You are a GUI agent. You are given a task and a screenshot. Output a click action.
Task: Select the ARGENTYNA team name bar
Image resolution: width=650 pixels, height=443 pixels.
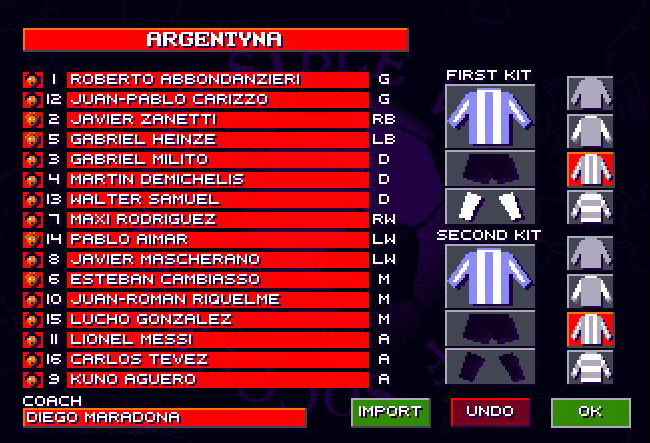215,40
